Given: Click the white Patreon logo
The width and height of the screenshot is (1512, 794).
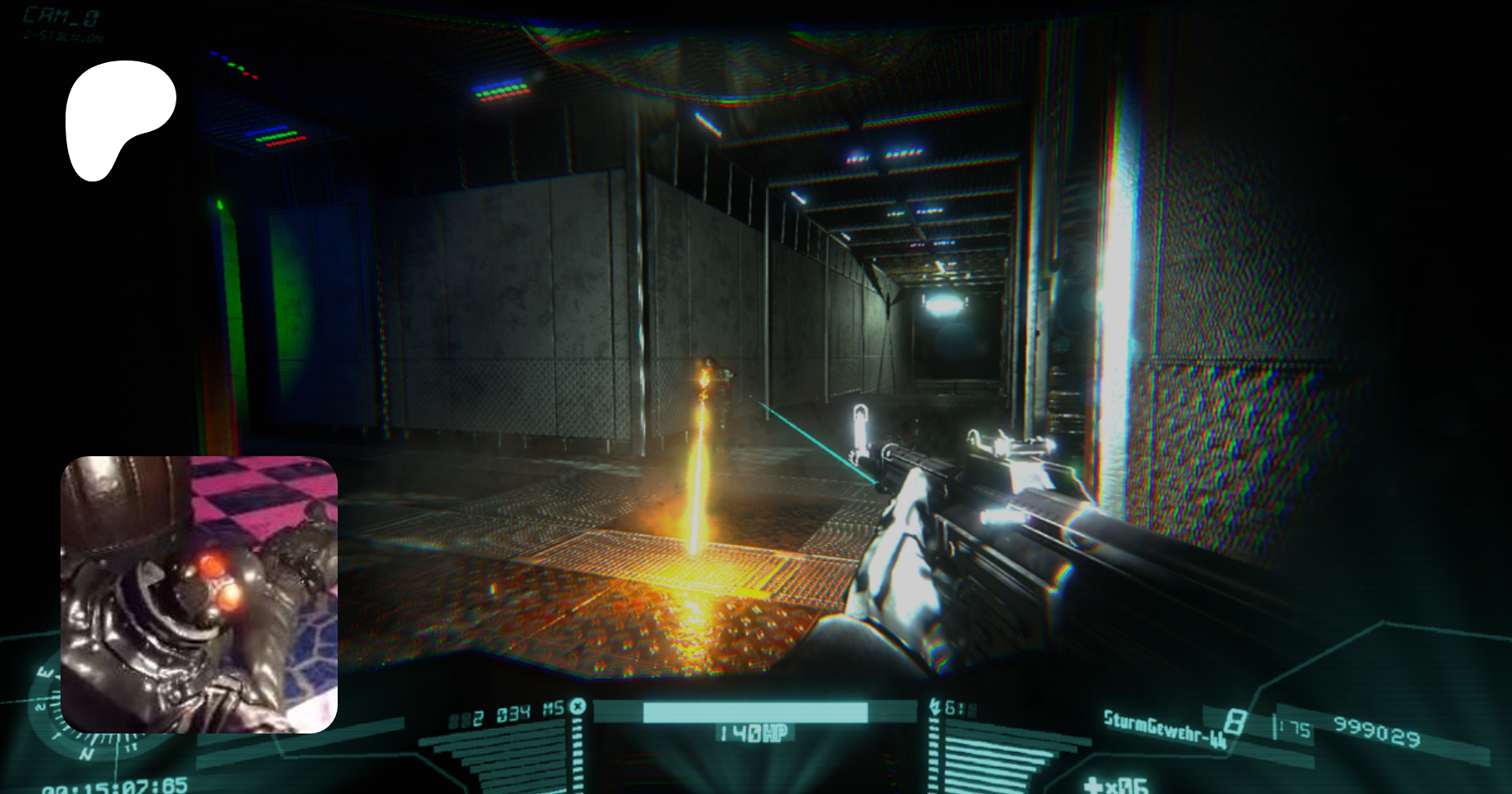Looking at the screenshot, I should click(120, 119).
